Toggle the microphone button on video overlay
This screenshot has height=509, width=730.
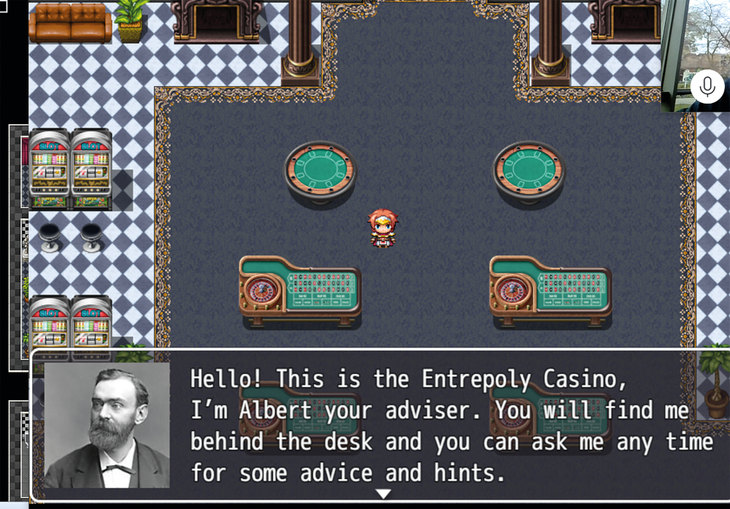[707, 87]
